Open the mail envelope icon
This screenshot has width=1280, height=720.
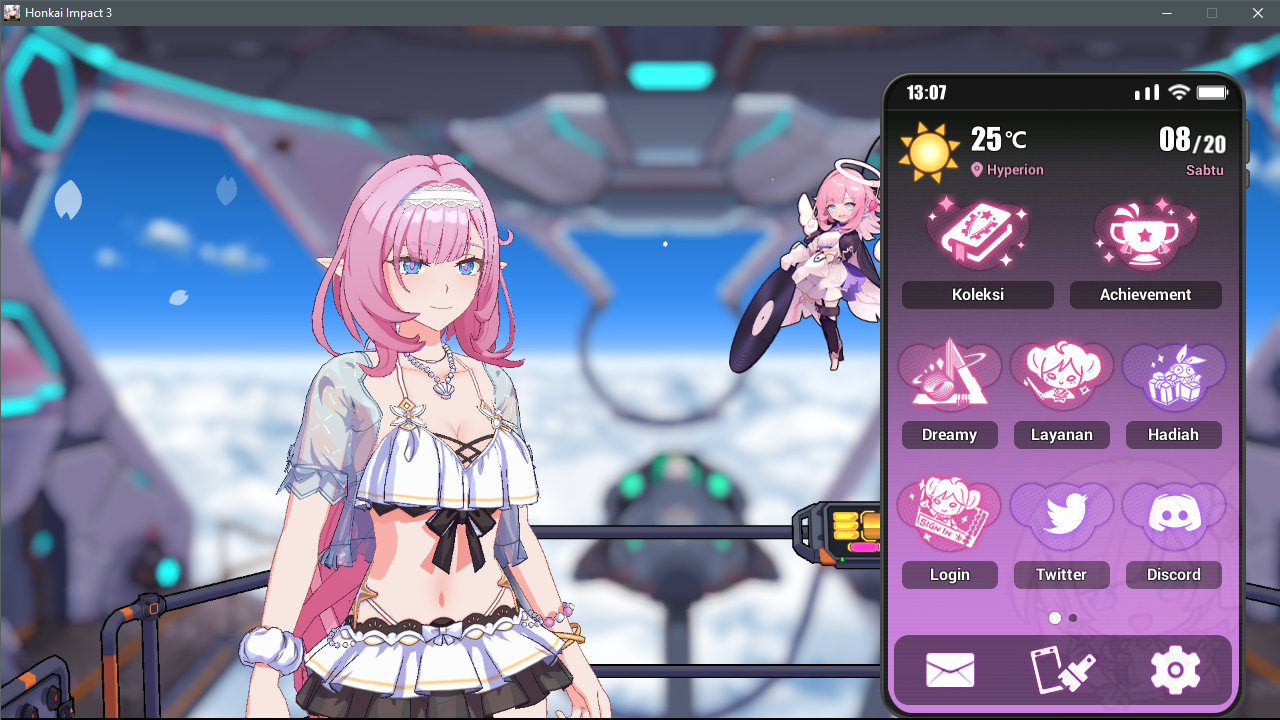pos(950,670)
